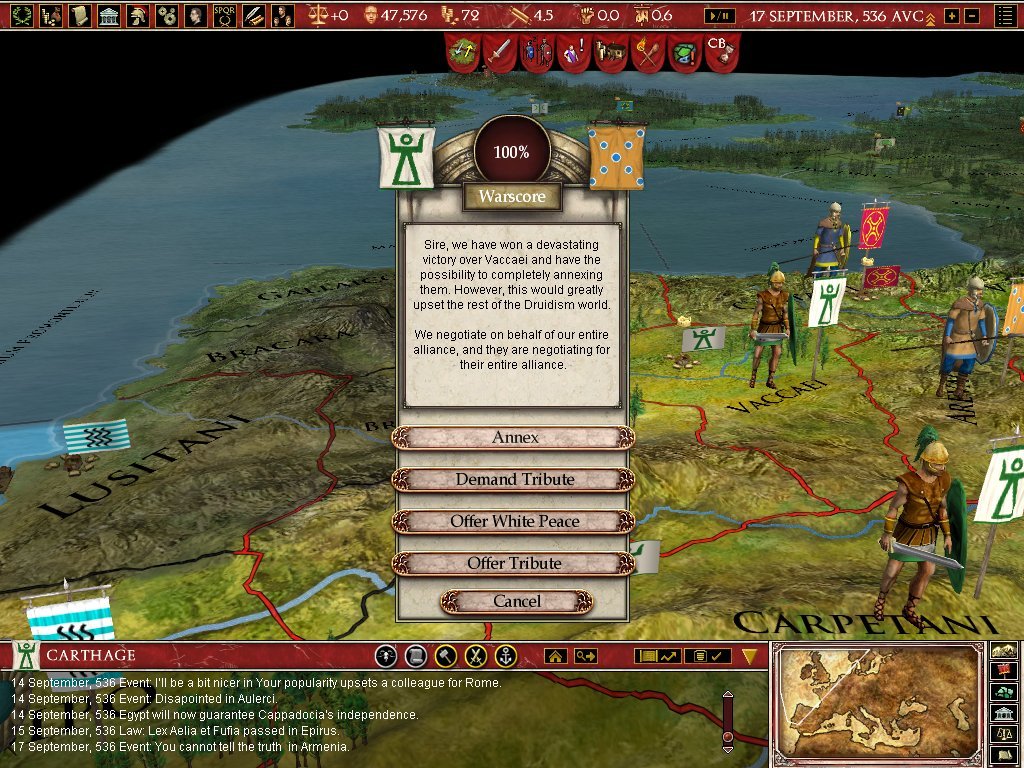This screenshot has width=1024, height=768.
Task: Open the laurel wreath overview screen
Action: click(20, 15)
